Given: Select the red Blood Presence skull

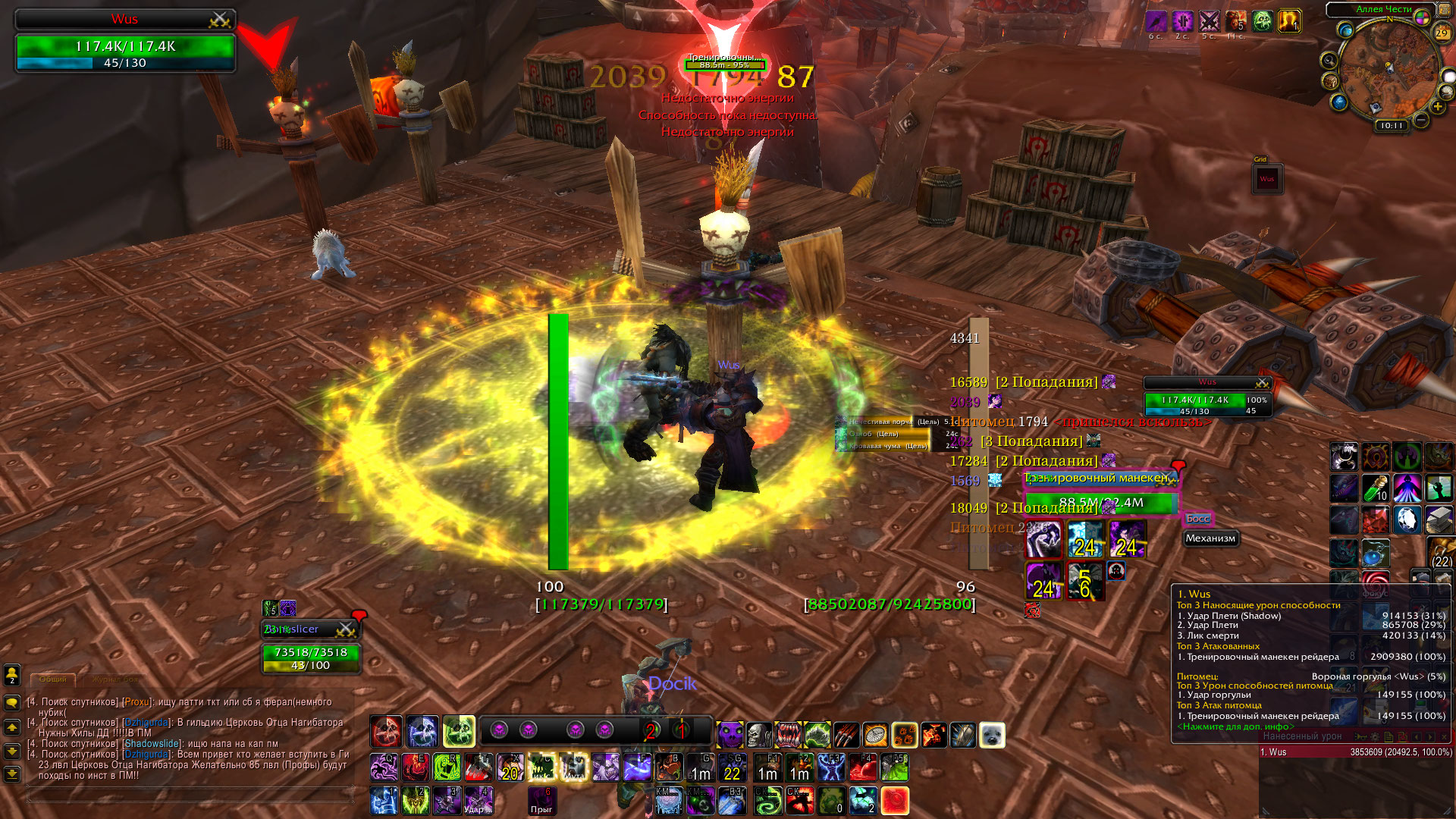Looking at the screenshot, I should [x=386, y=732].
